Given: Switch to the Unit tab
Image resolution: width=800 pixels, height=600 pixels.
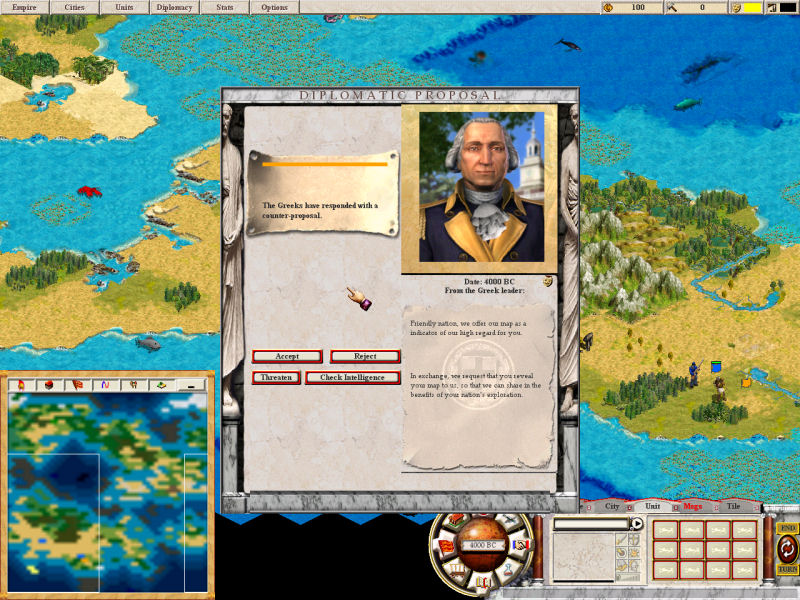Looking at the screenshot, I should pos(652,506).
